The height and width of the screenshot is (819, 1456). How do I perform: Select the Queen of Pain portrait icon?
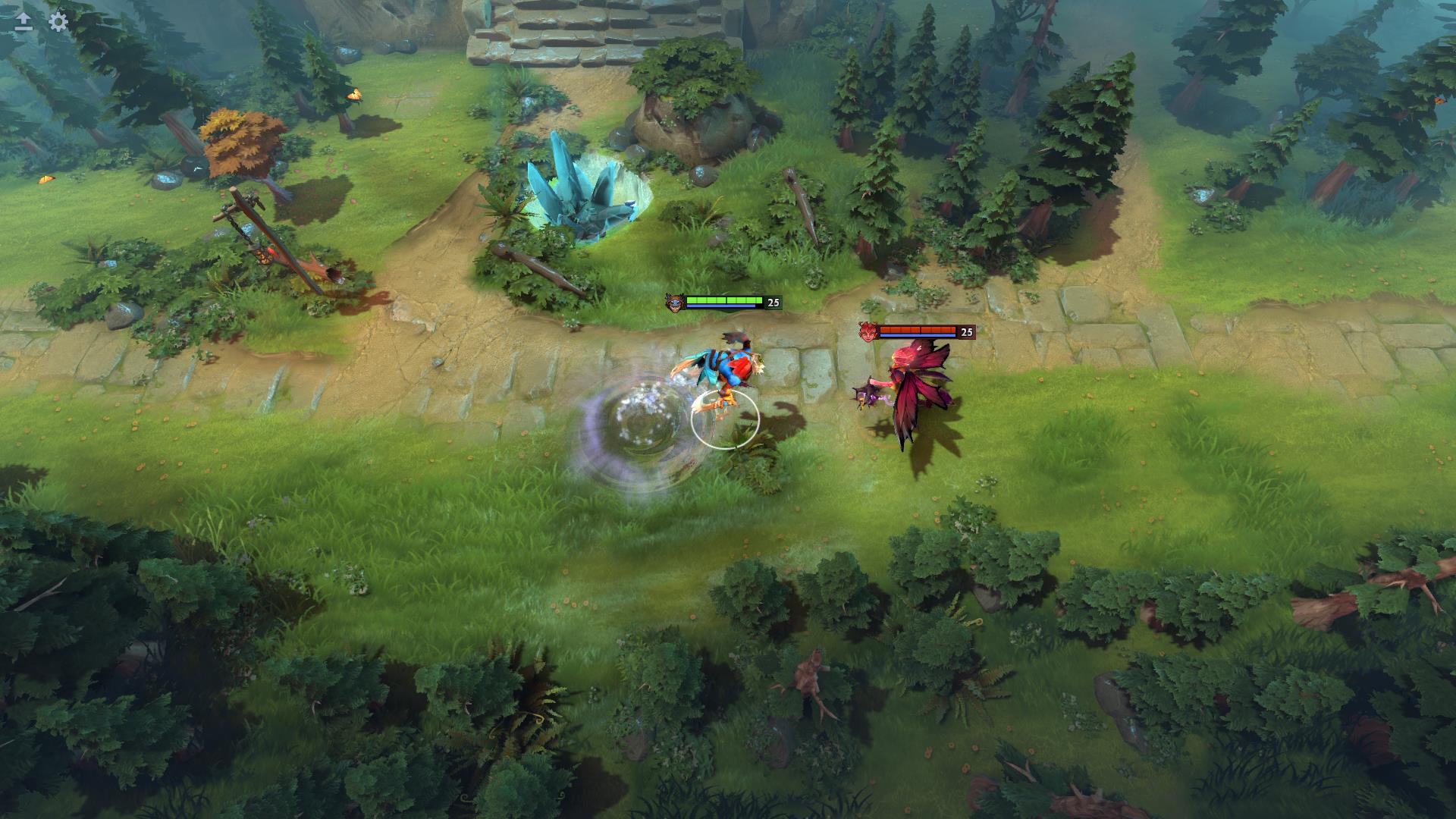coord(868,332)
